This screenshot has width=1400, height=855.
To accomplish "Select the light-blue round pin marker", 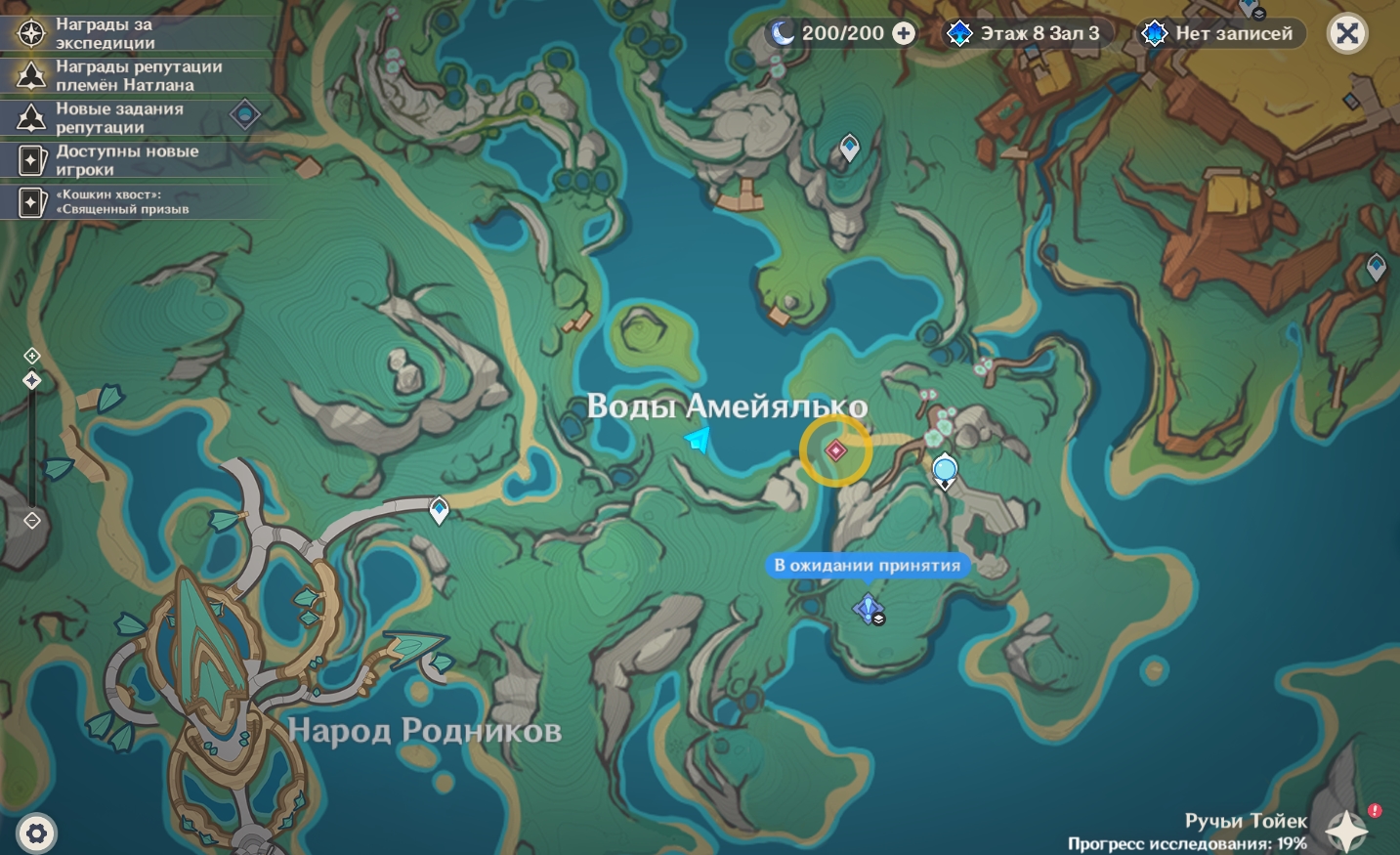I will (x=945, y=470).
